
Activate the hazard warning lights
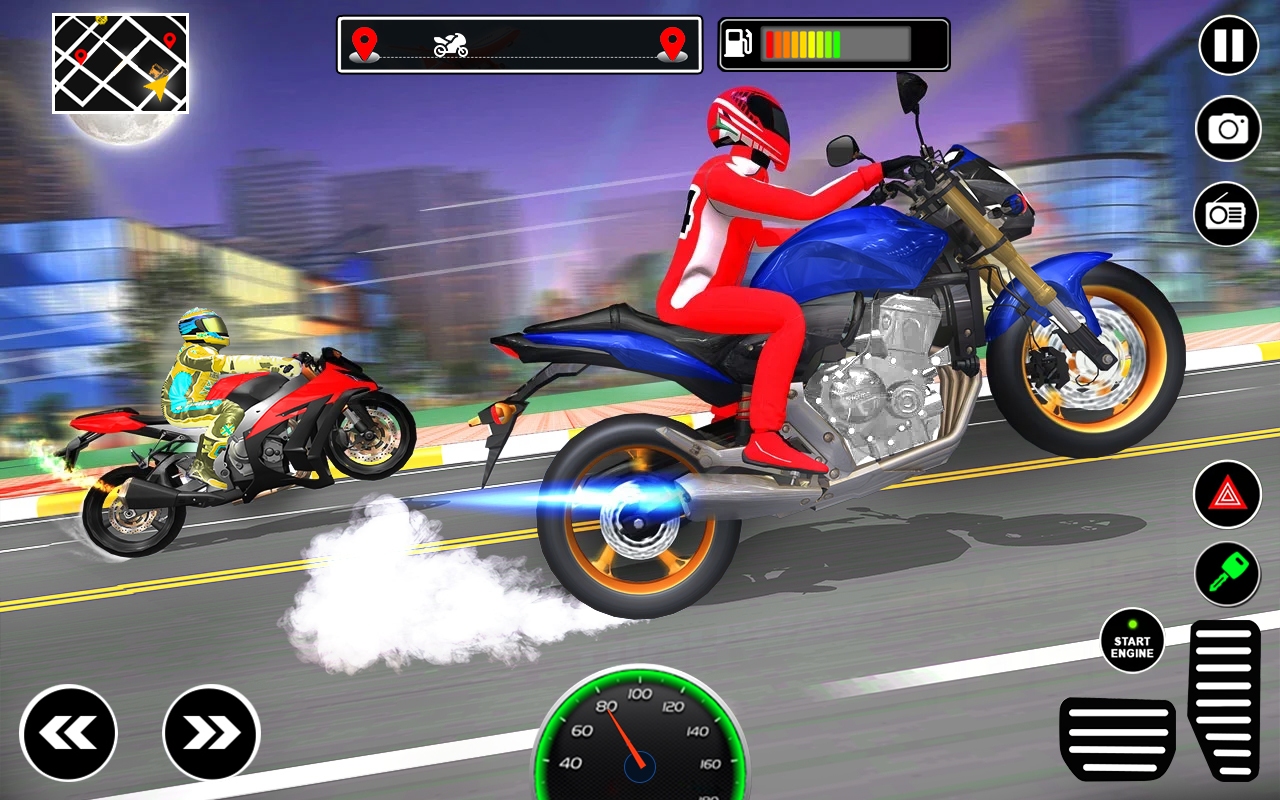coord(1227,495)
